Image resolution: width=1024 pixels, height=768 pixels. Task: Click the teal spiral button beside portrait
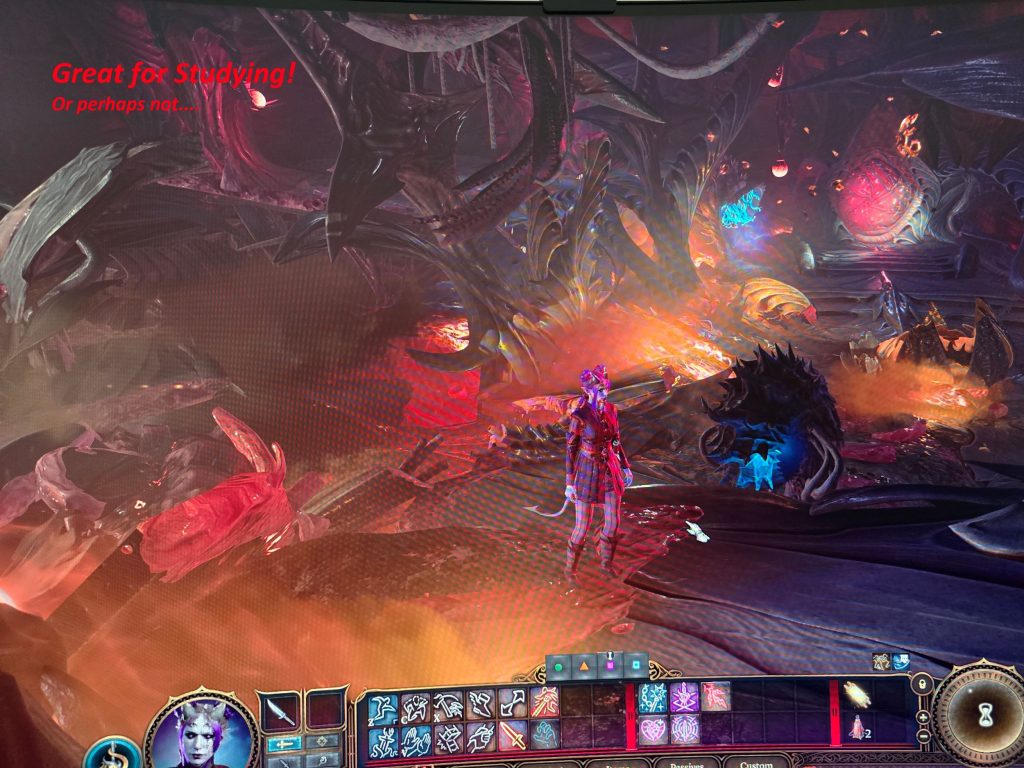113,752
